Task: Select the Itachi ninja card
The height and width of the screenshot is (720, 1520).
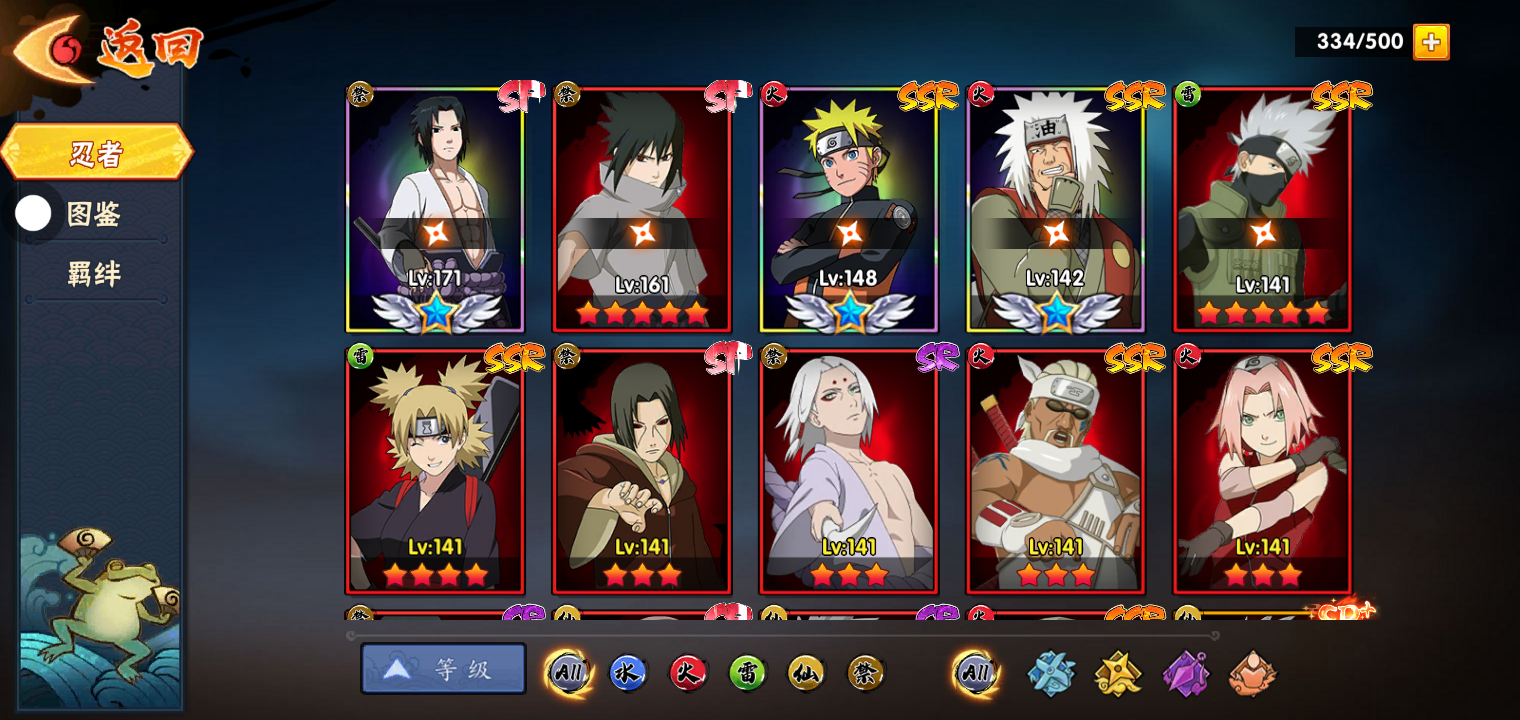Action: coord(642,472)
